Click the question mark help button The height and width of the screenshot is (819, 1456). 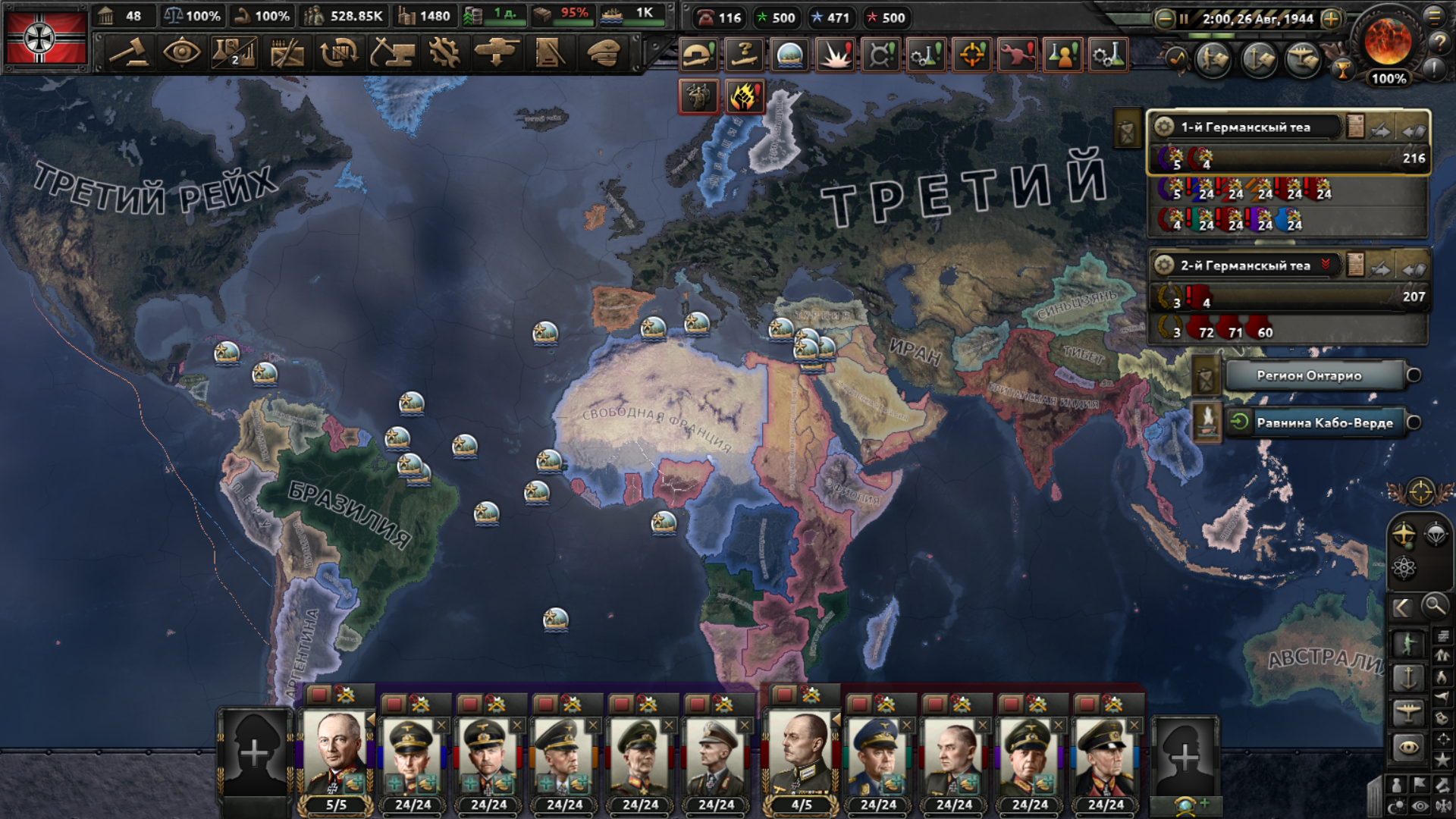[x=1439, y=43]
